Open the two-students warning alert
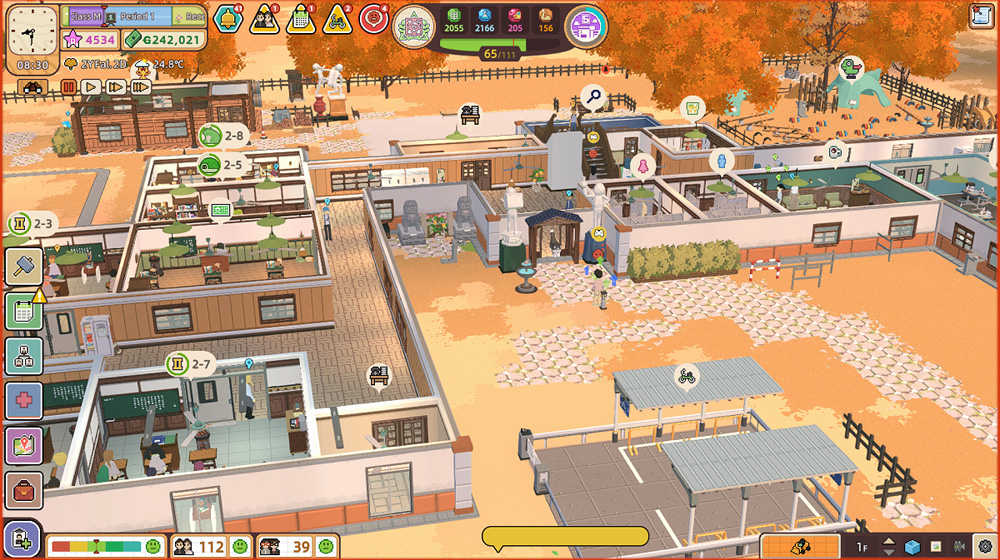 click(x=264, y=18)
